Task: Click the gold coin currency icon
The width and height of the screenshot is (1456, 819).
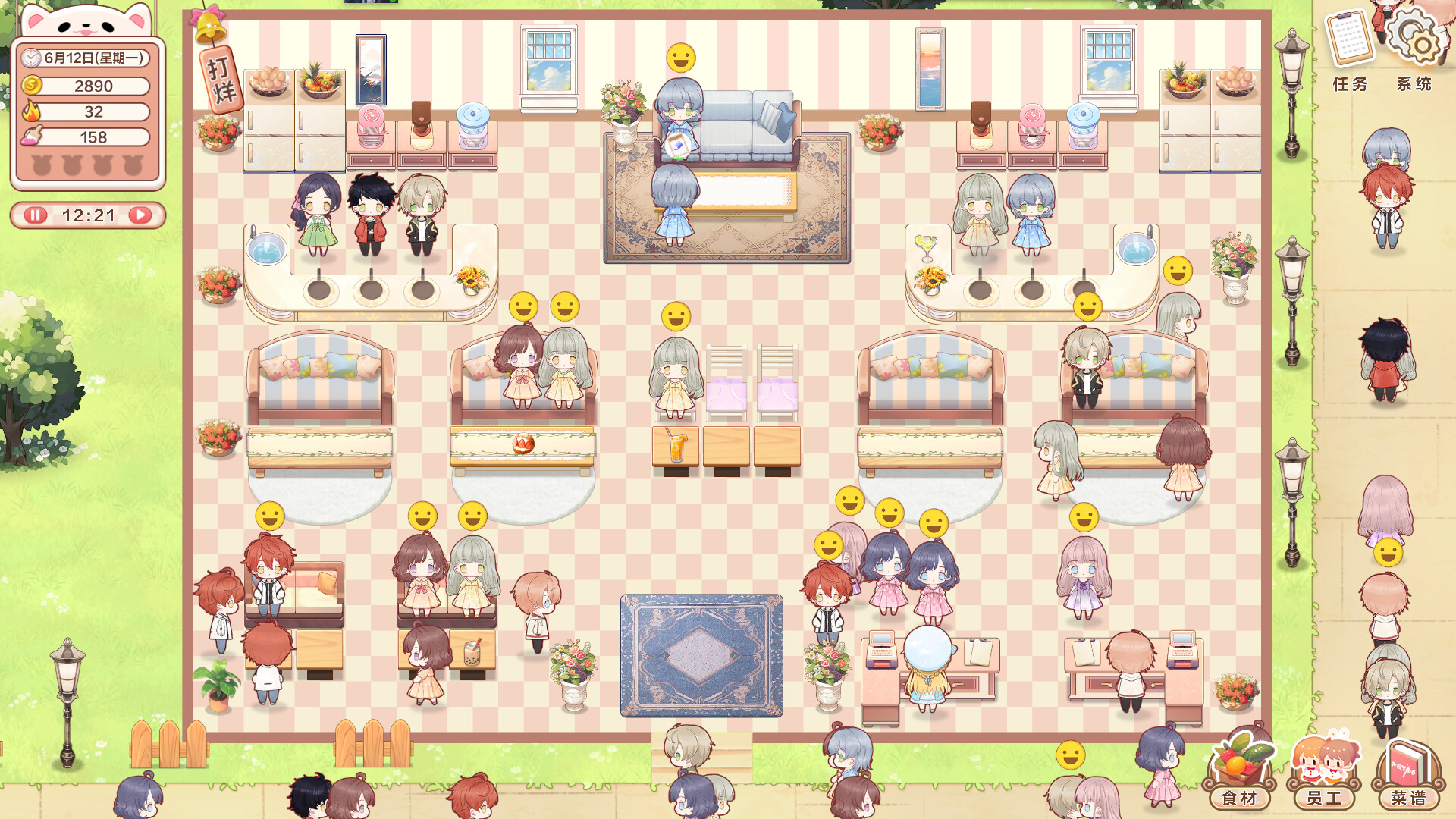Action: coord(30,86)
